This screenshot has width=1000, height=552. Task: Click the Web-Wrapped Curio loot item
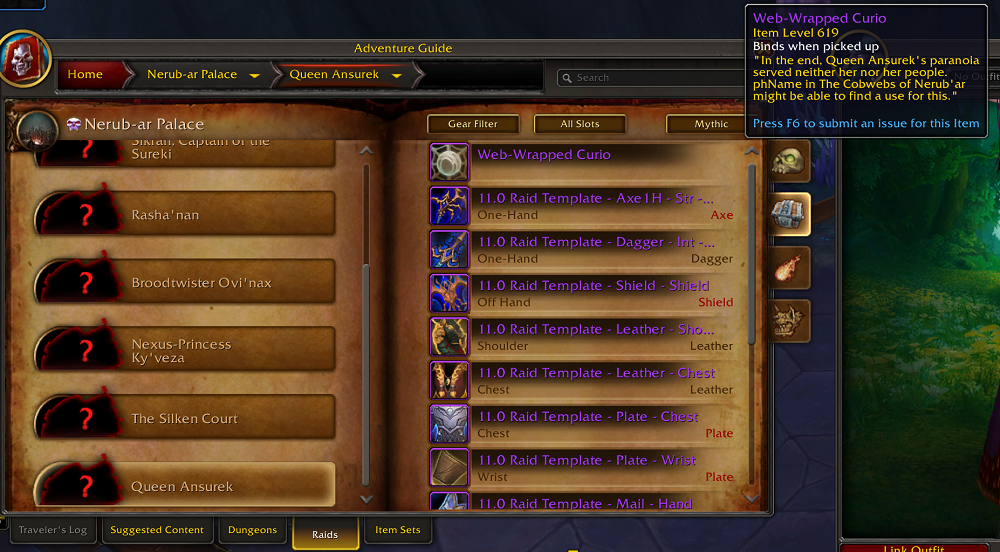tap(585, 162)
